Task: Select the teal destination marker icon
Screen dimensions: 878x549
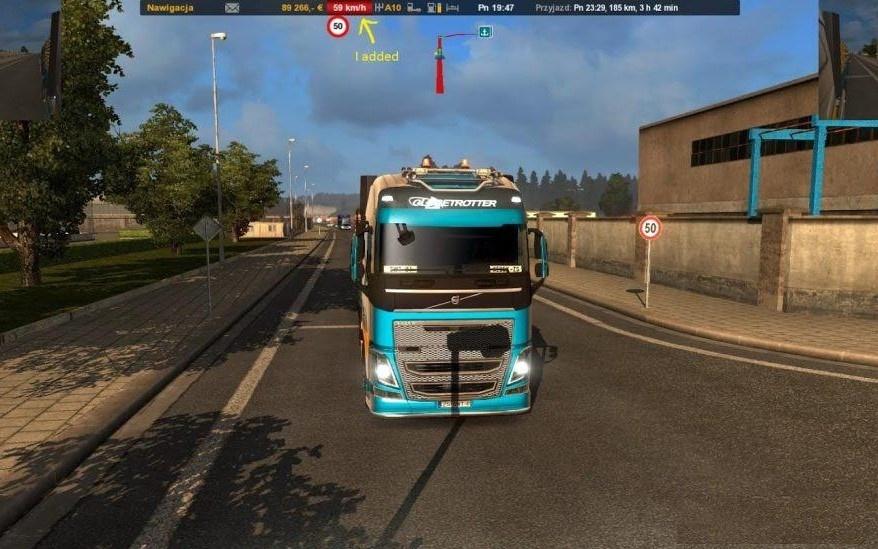Action: tap(485, 32)
